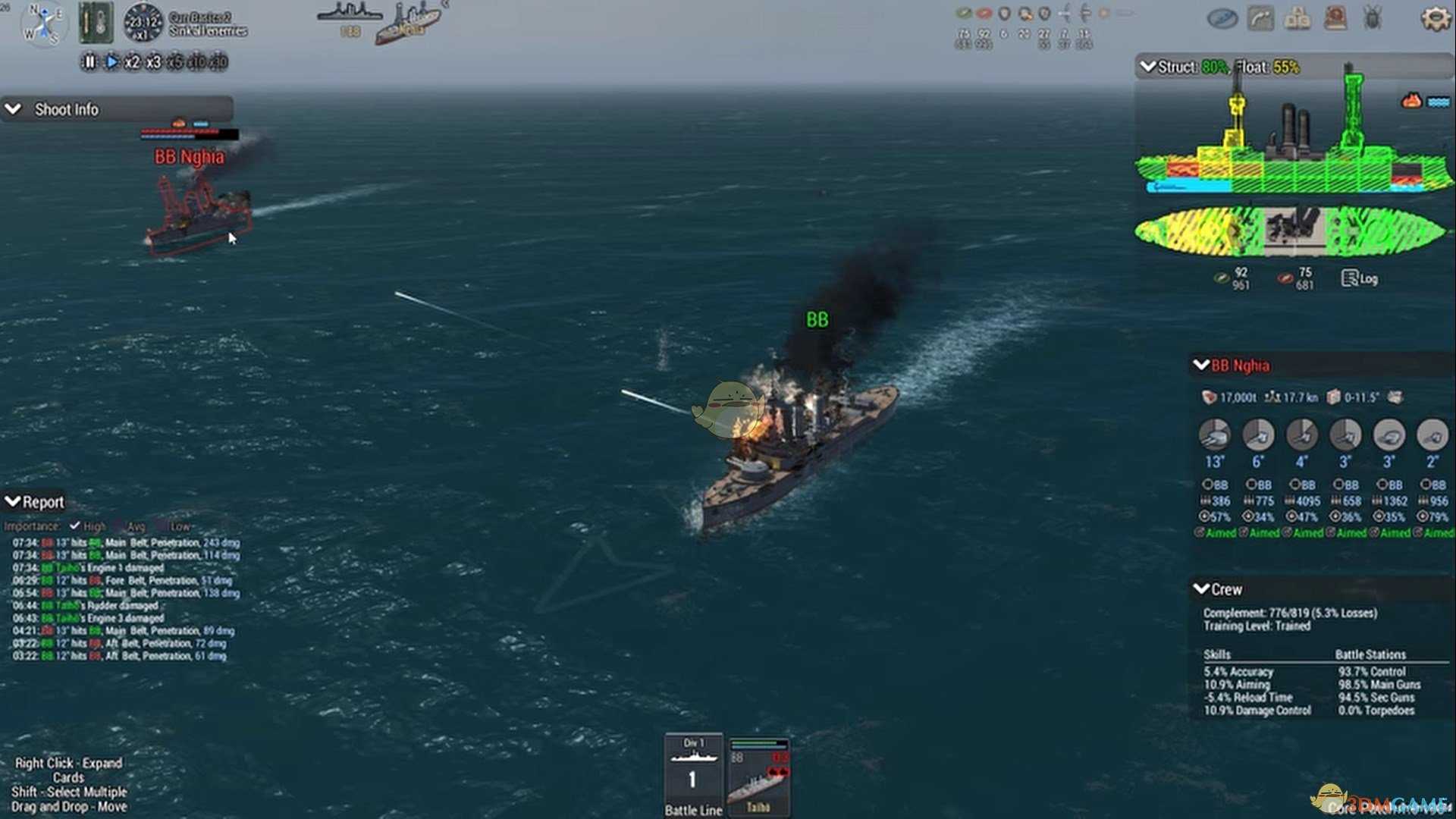Open the settings gear menu
This screenshot has height=819, width=1456.
[x=1435, y=18]
